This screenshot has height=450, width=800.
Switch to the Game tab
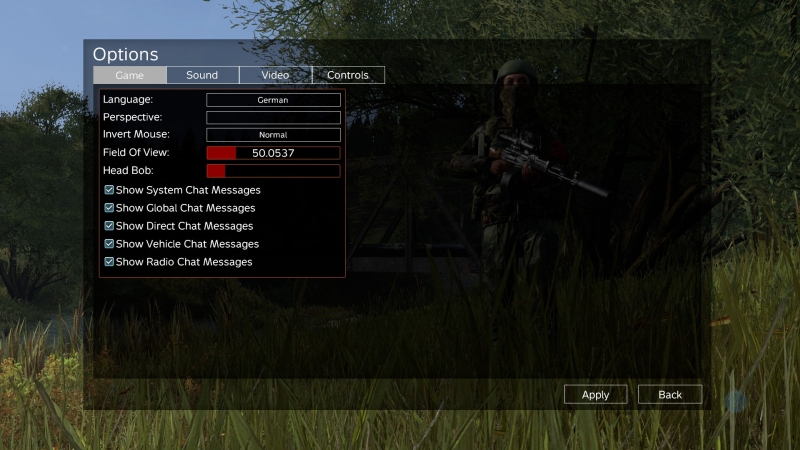point(130,75)
